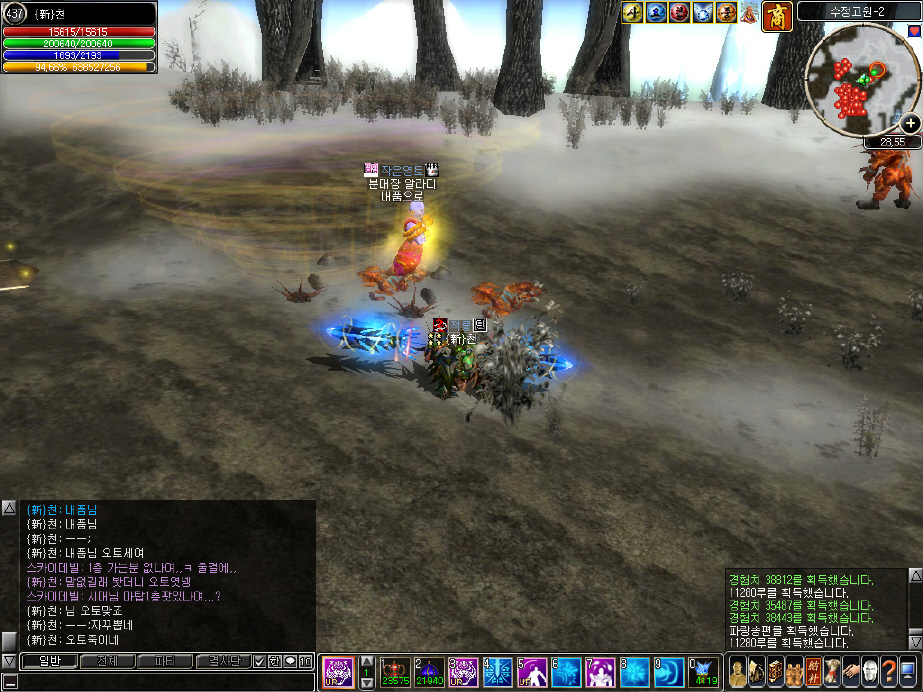Image resolution: width=923 pixels, height=692 pixels.
Task: Click the speech bubble chat icon
Action: pyautogui.click(x=289, y=661)
